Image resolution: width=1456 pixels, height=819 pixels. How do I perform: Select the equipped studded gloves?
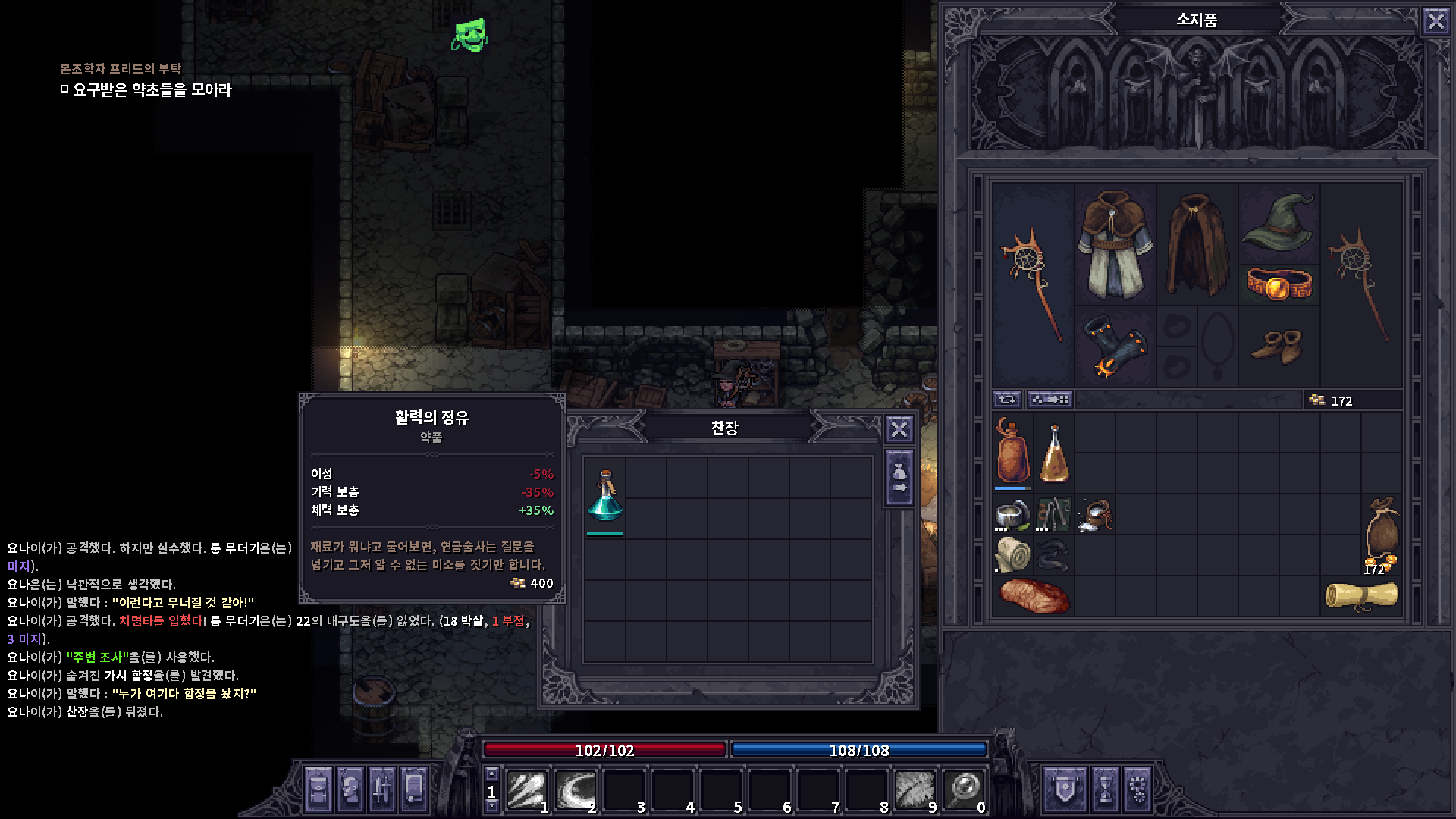(x=1115, y=347)
